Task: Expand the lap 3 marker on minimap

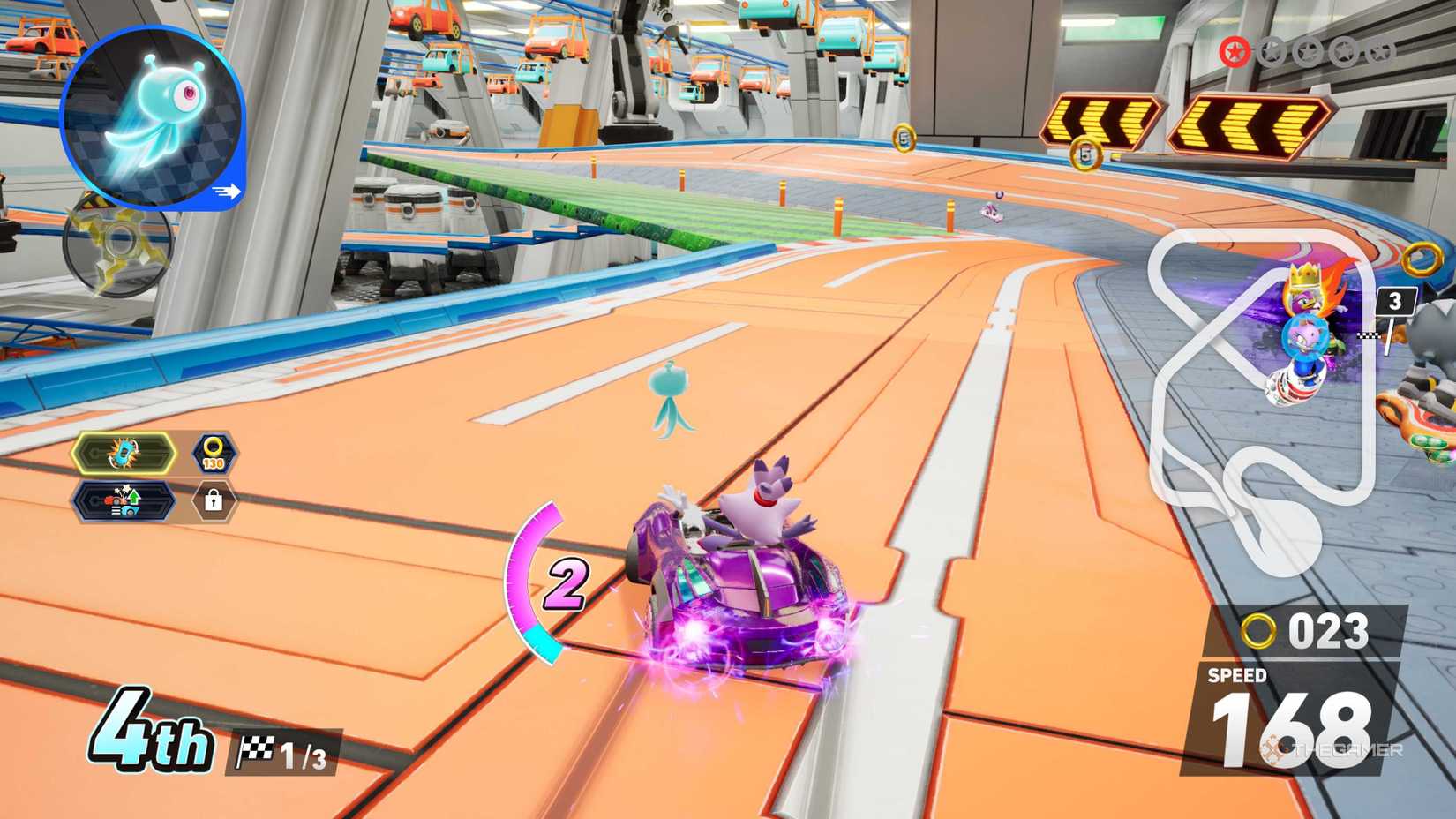Action: coord(1395,300)
